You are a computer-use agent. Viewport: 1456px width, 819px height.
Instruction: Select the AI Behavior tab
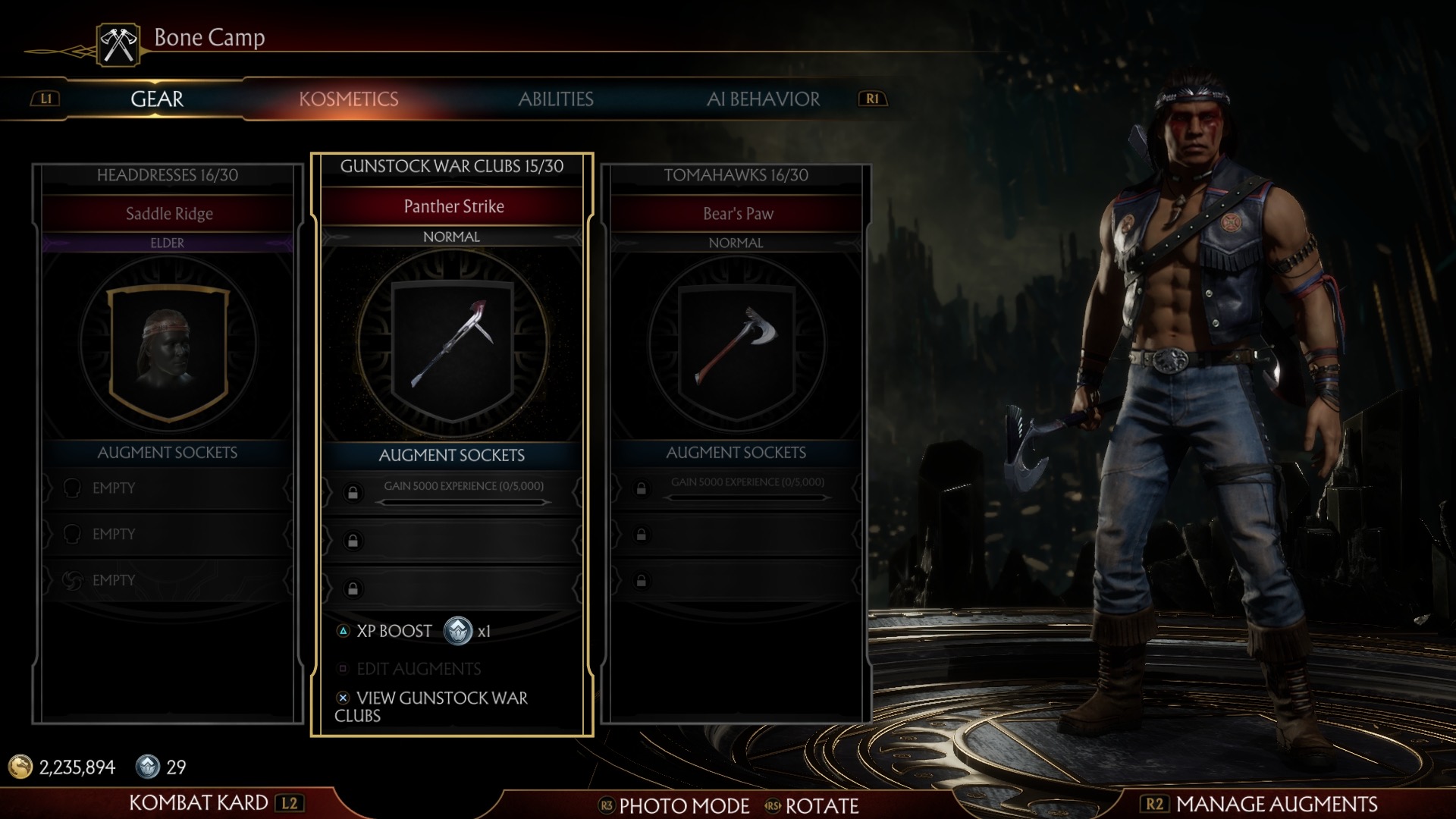[763, 99]
